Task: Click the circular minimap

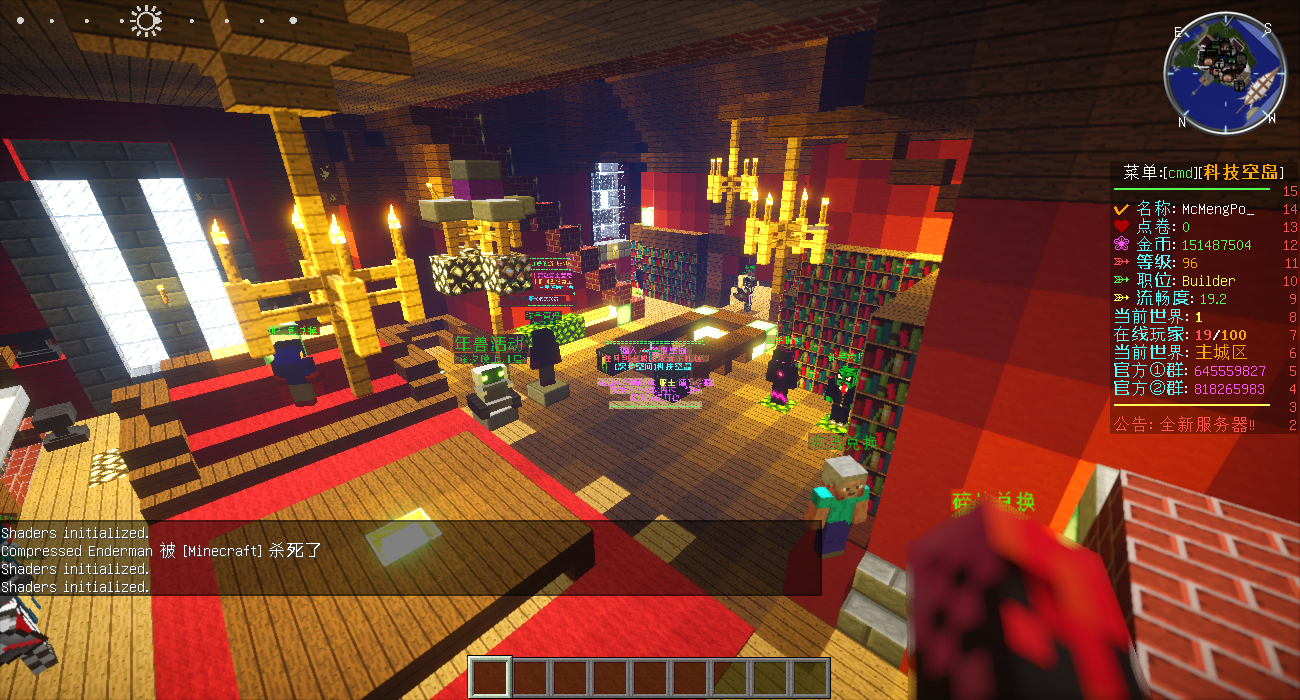Action: [1223, 74]
